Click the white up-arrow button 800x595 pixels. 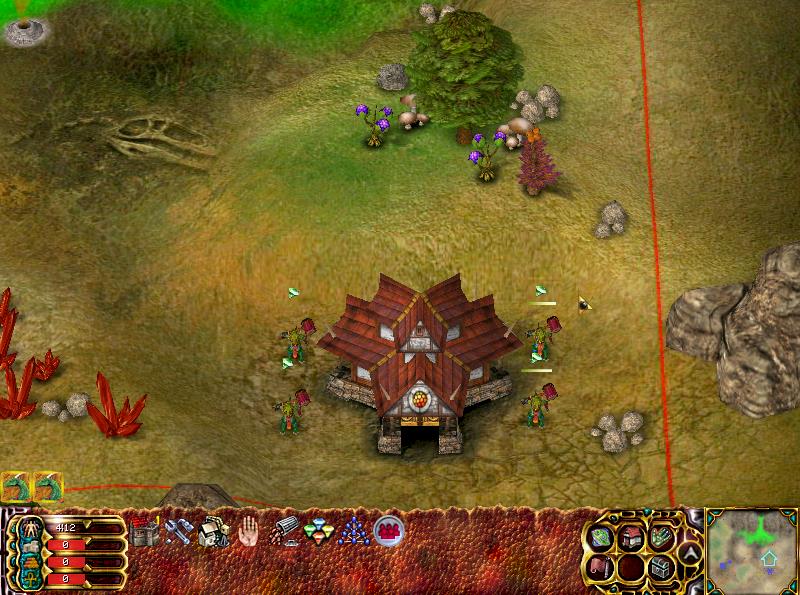point(689,552)
